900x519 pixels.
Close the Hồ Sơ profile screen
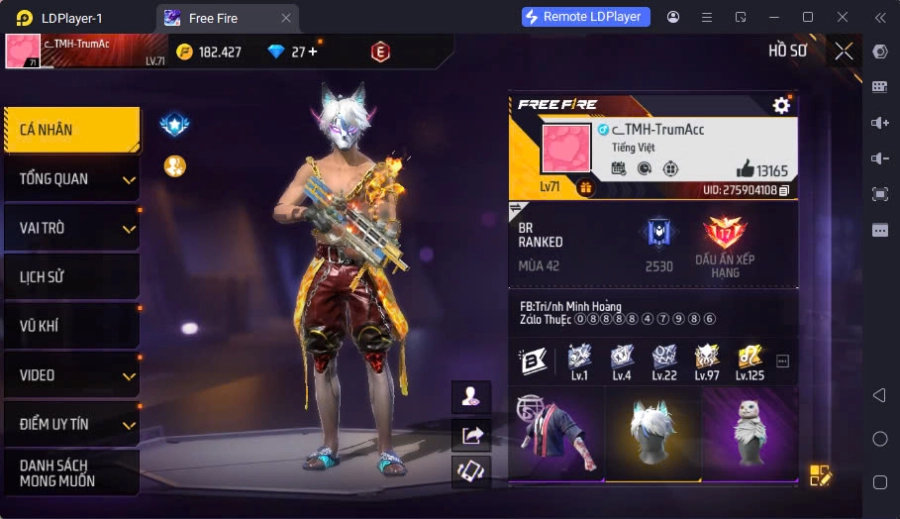[844, 51]
